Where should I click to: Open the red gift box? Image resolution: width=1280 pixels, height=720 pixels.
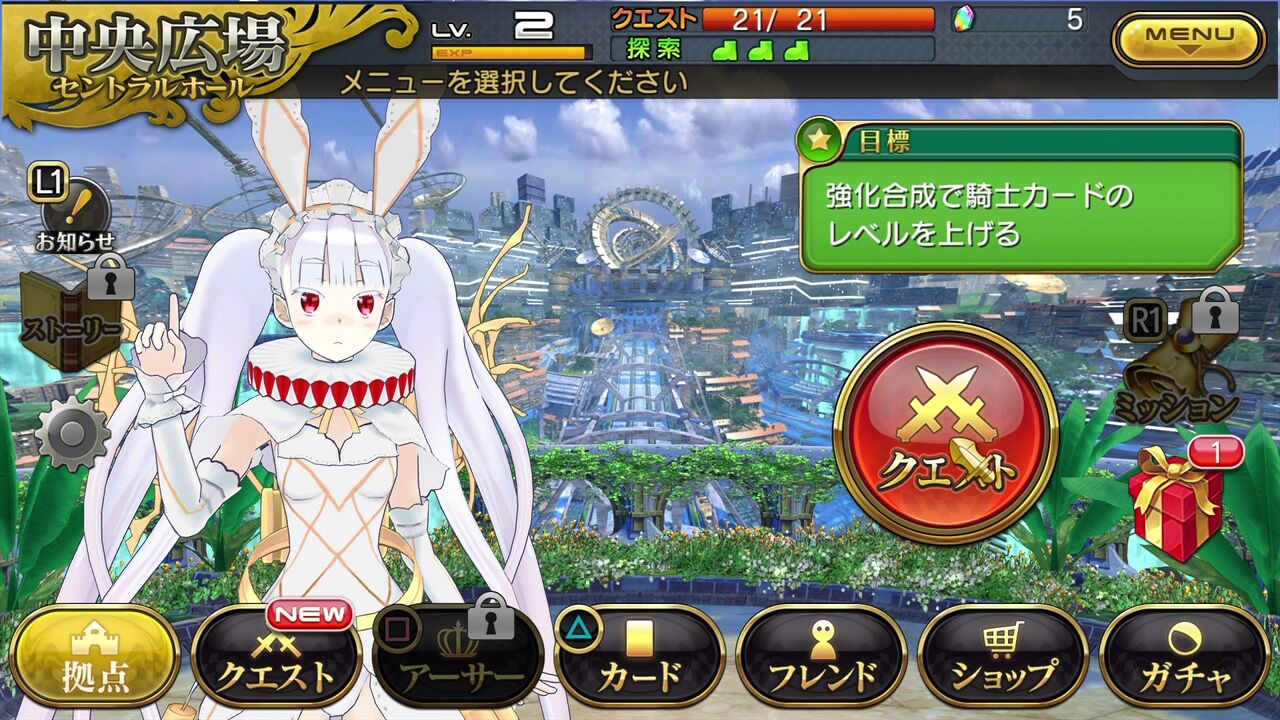(1177, 500)
